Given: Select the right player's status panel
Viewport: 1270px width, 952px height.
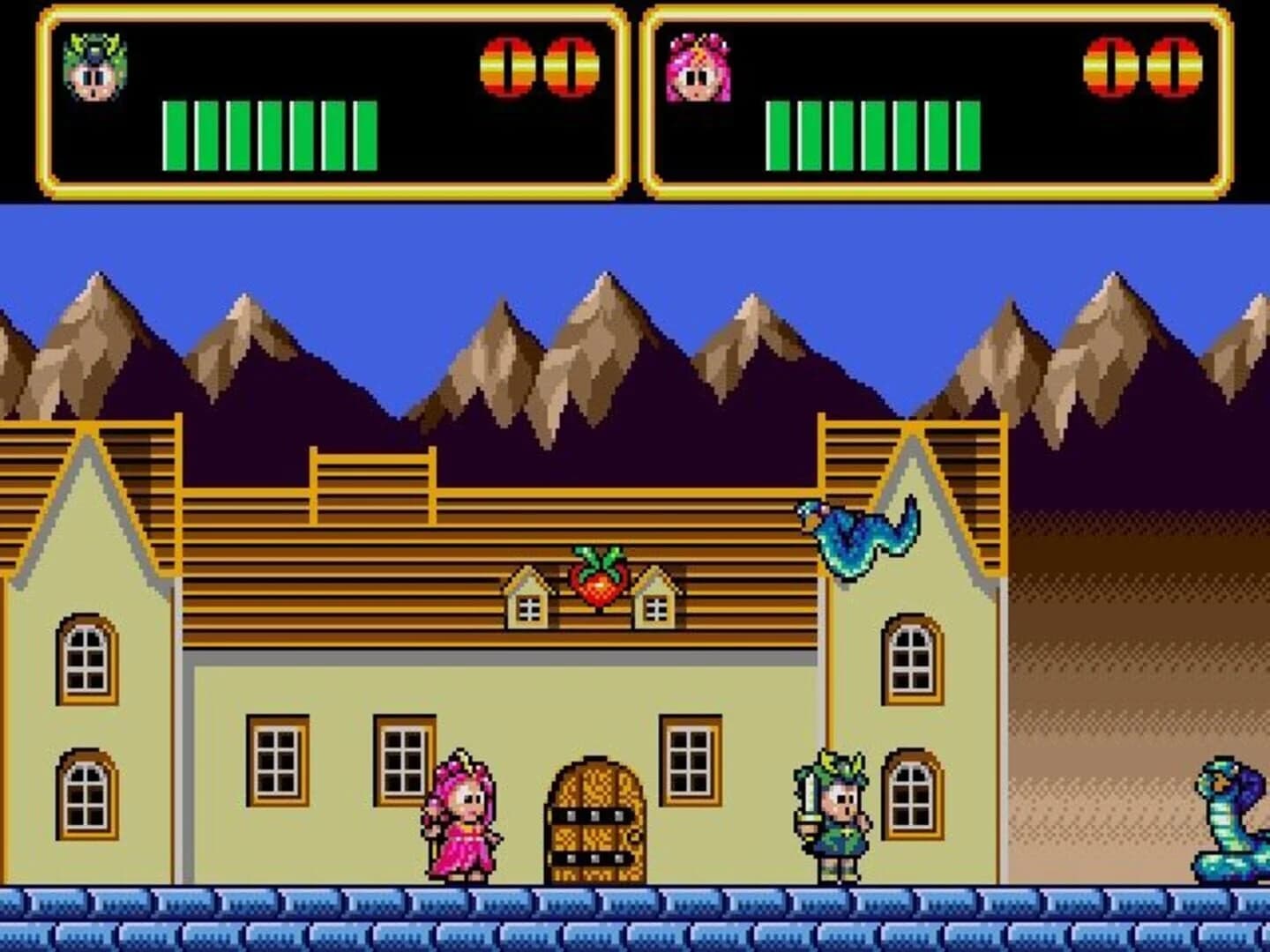Looking at the screenshot, I should pos(935,97).
